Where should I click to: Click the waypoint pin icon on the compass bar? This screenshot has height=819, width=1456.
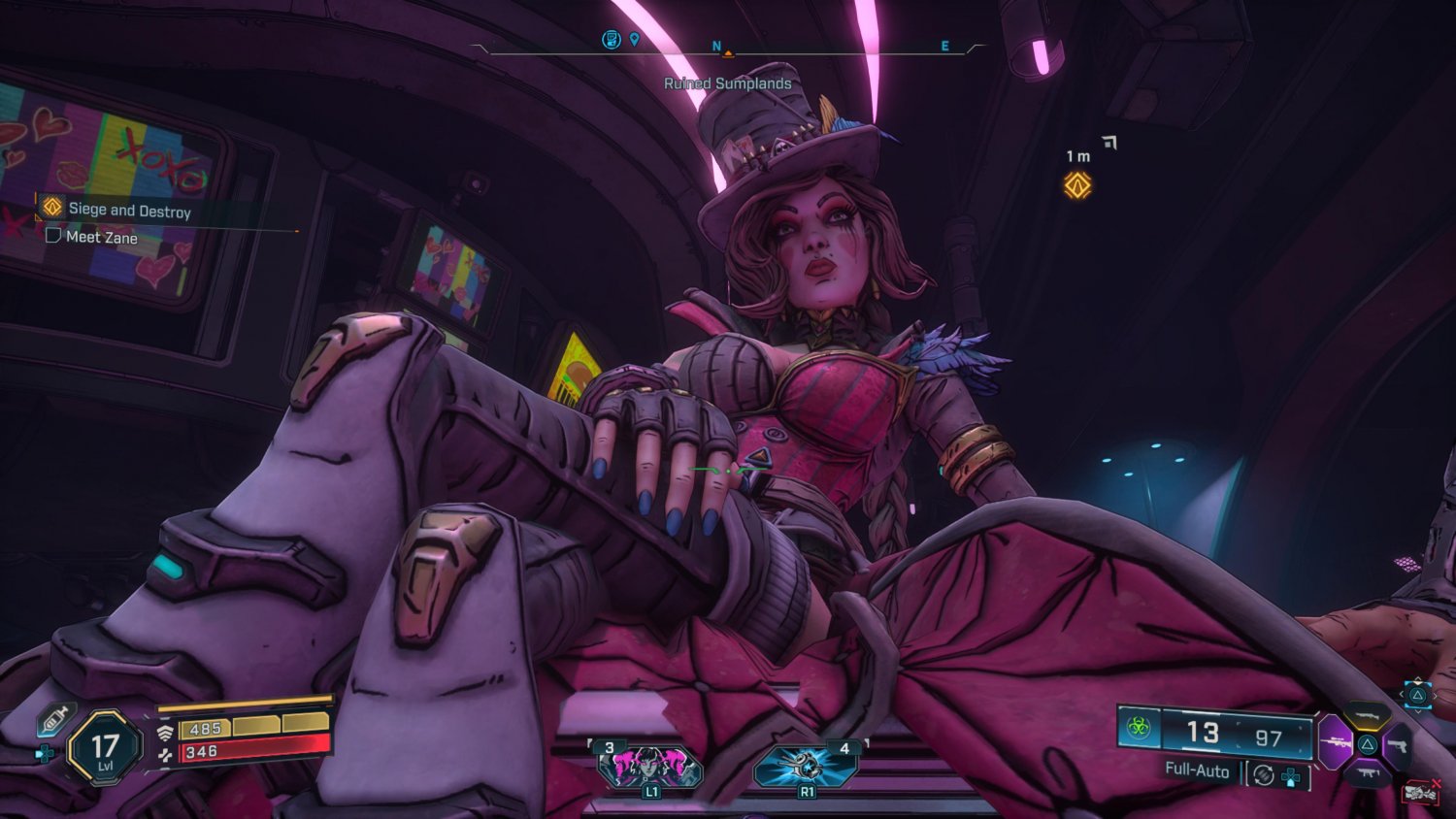pos(634,37)
